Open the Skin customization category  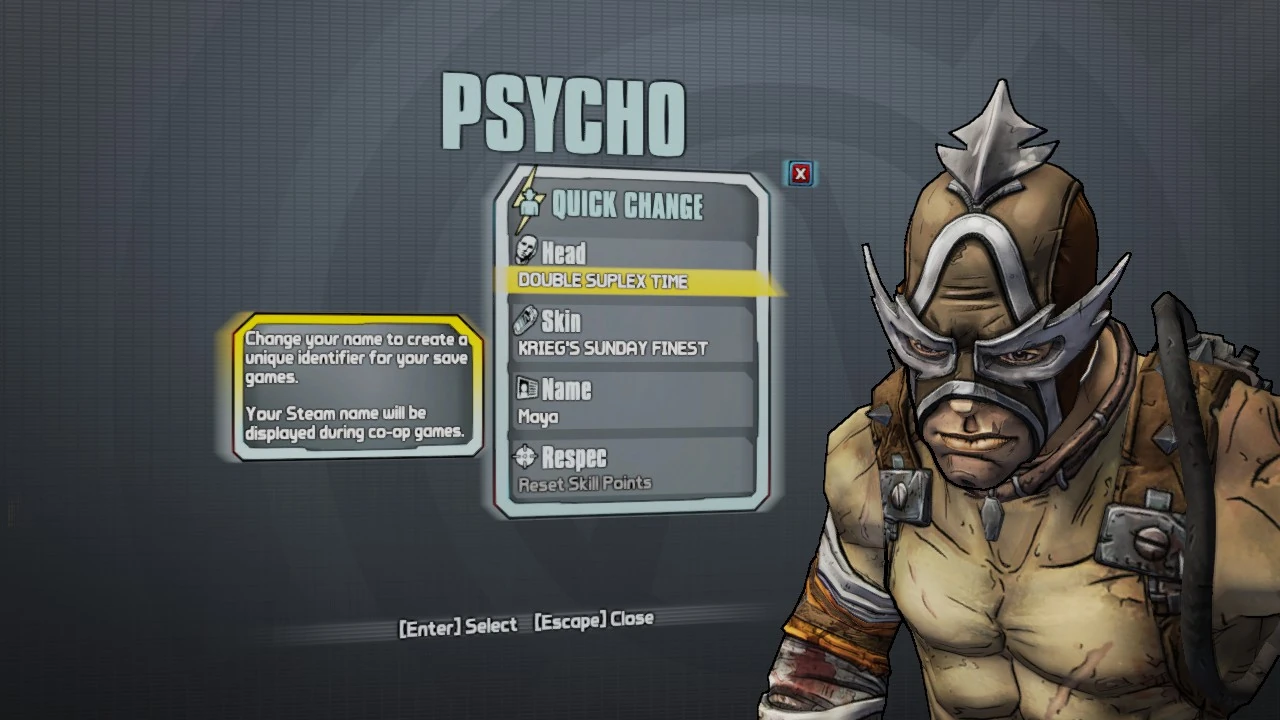(x=562, y=321)
